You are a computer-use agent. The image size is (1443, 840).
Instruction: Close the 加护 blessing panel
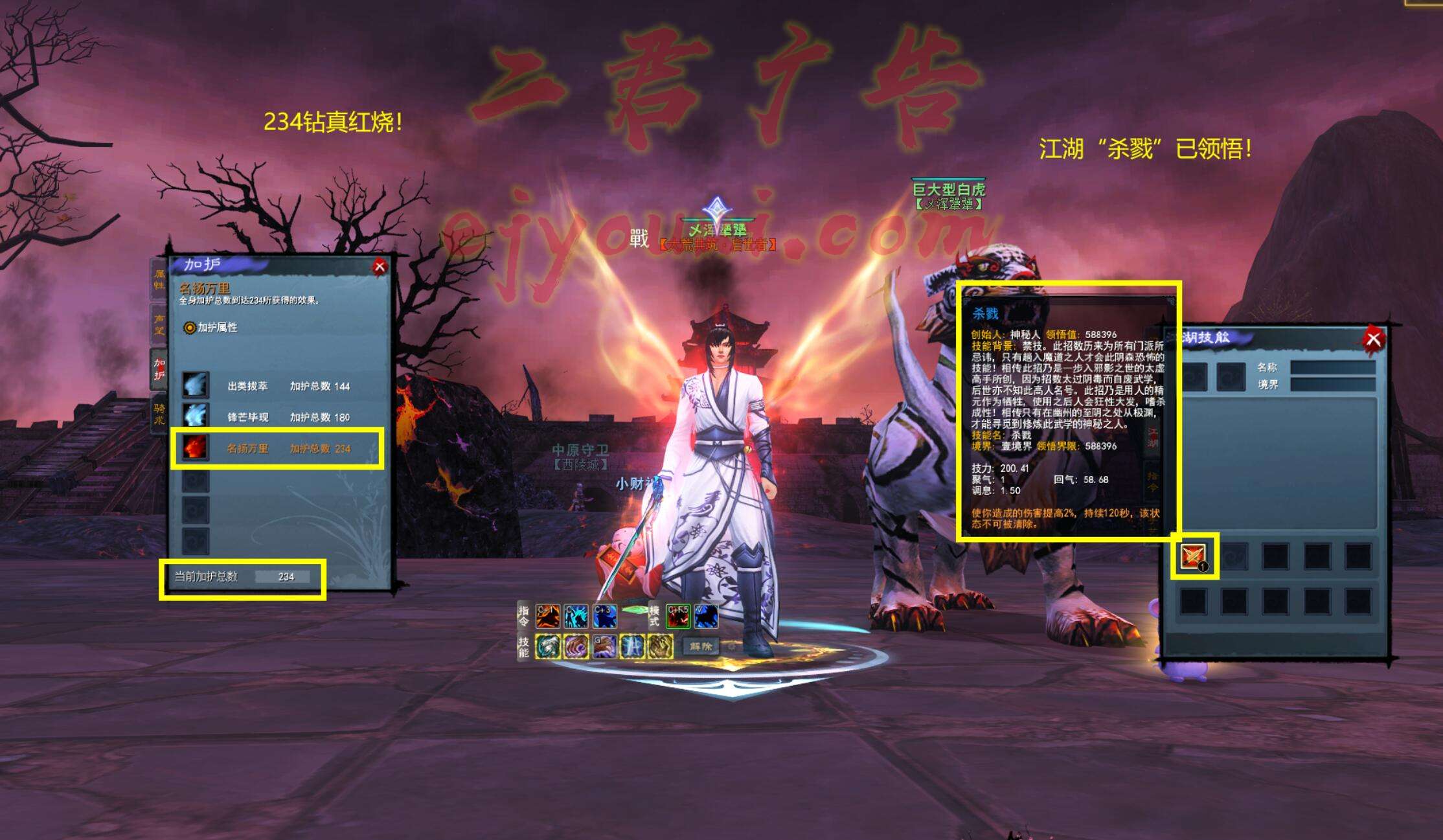click(x=380, y=266)
